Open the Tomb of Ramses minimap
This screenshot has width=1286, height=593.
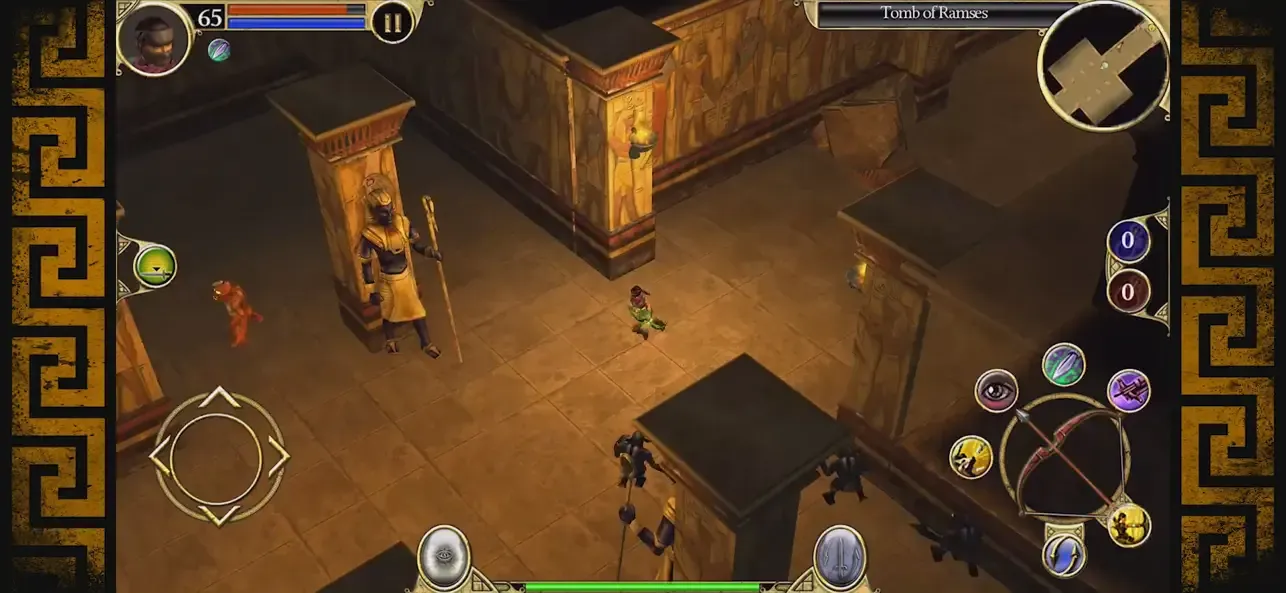[x=1103, y=65]
